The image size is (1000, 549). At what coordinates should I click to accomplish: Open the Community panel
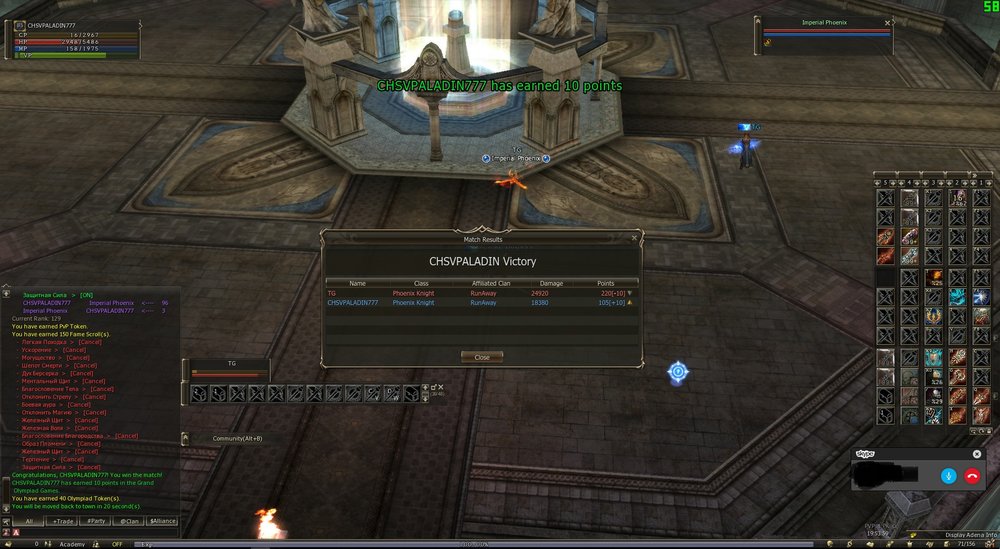237,438
